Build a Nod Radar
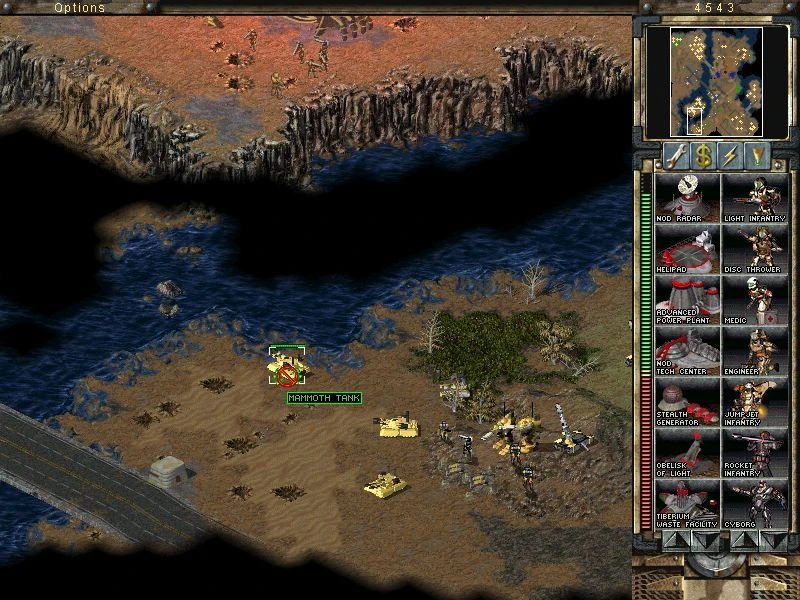Screen dimensions: 800x600 686,198
